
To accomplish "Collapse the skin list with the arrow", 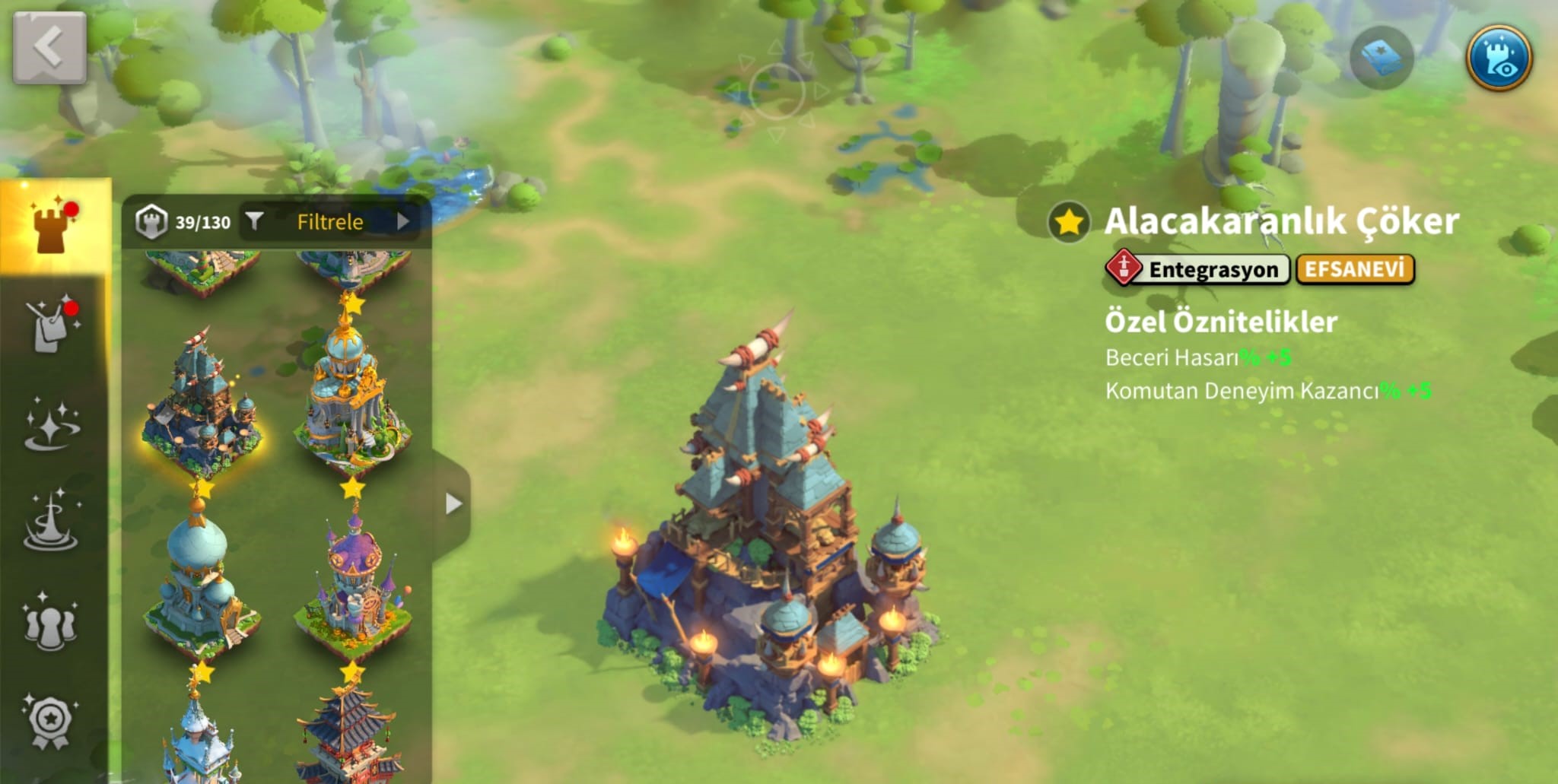I will click(453, 503).
